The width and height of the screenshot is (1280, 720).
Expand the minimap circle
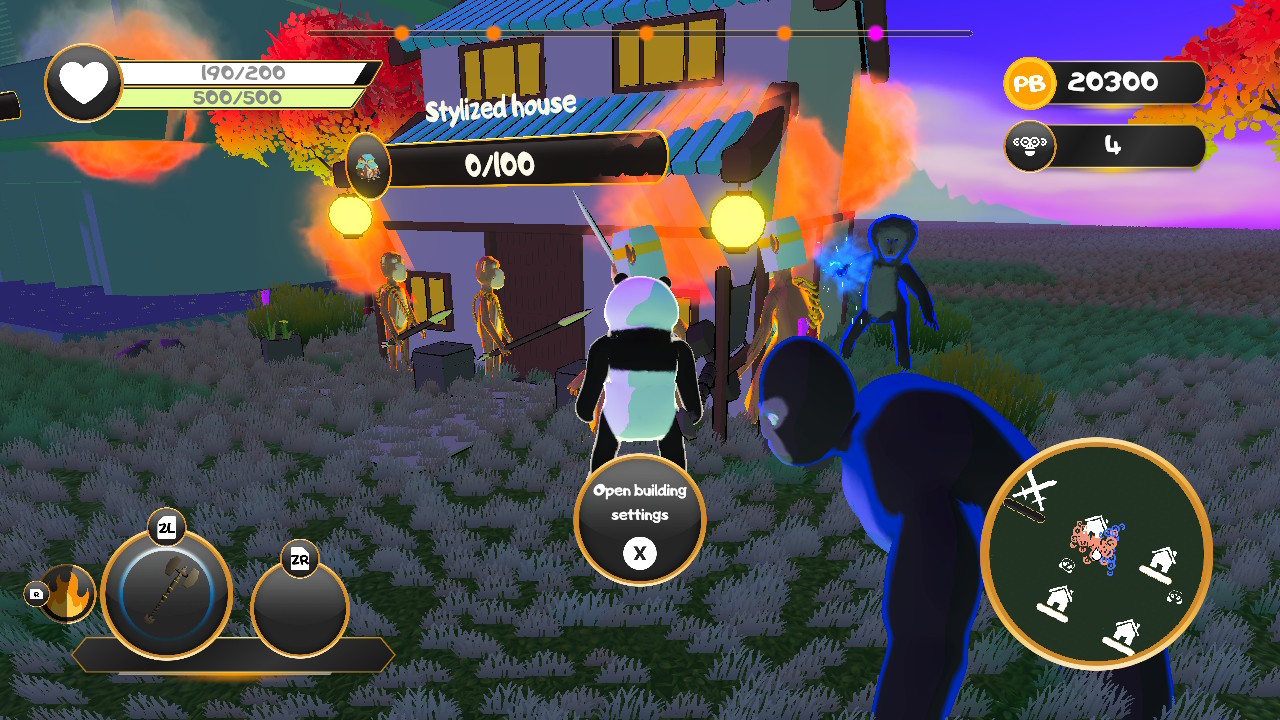pos(1089,555)
